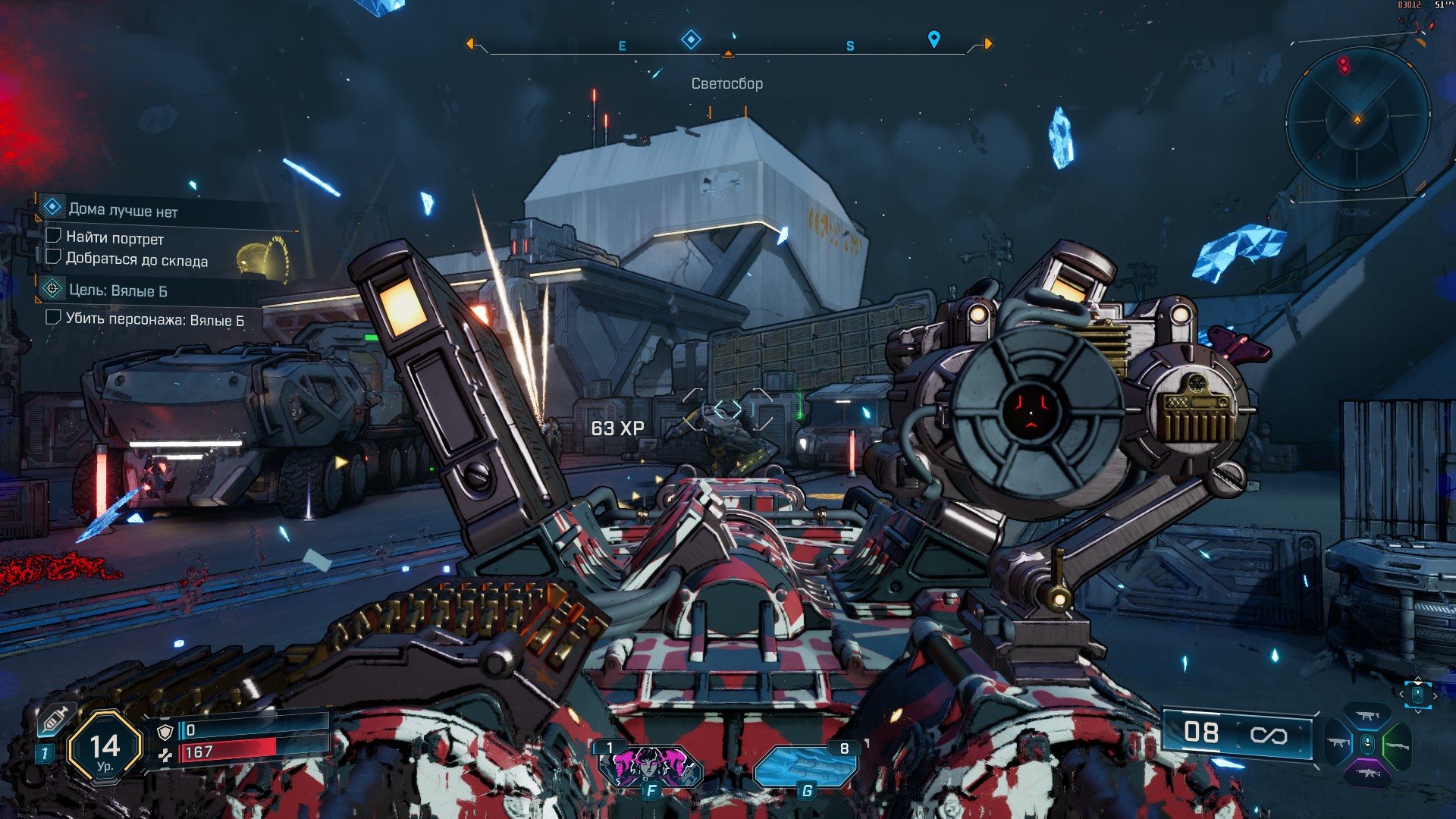This screenshot has width=1456, height=819.
Task: Click the "Найти портрет" objective checkbox
Action: click(x=53, y=237)
